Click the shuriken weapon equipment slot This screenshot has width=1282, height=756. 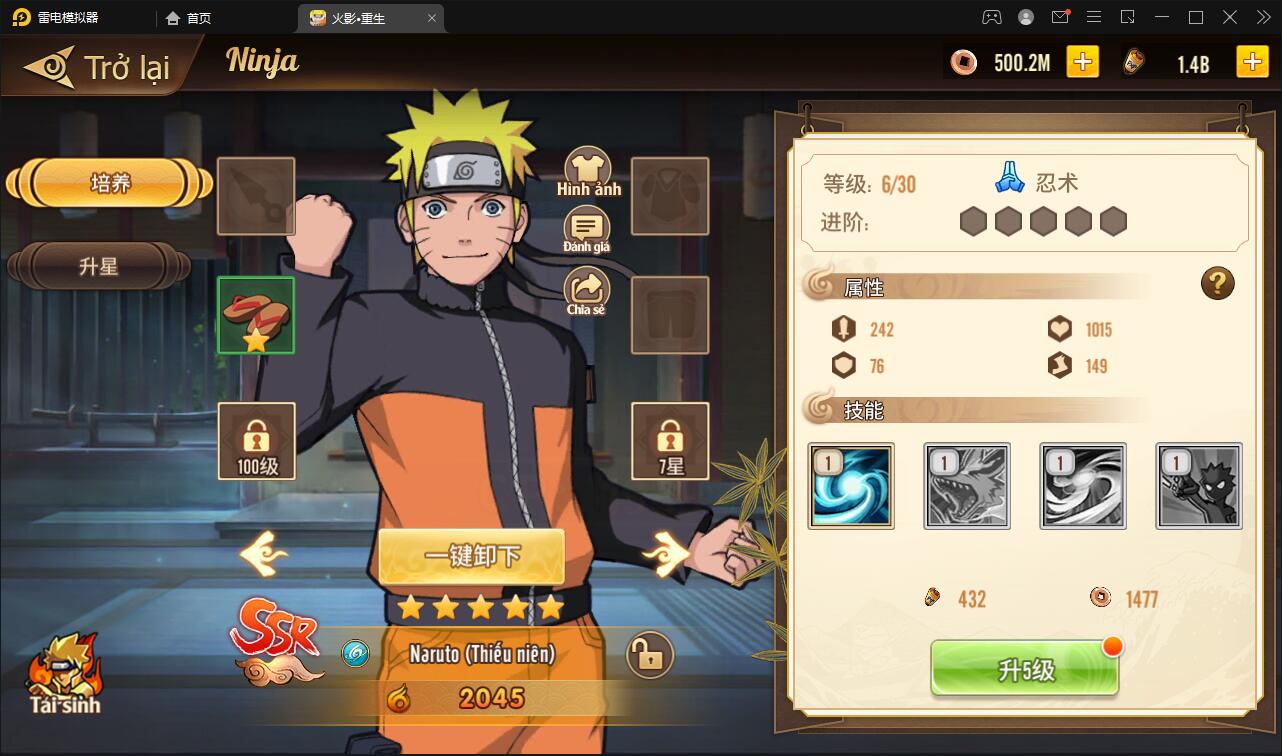coord(255,196)
